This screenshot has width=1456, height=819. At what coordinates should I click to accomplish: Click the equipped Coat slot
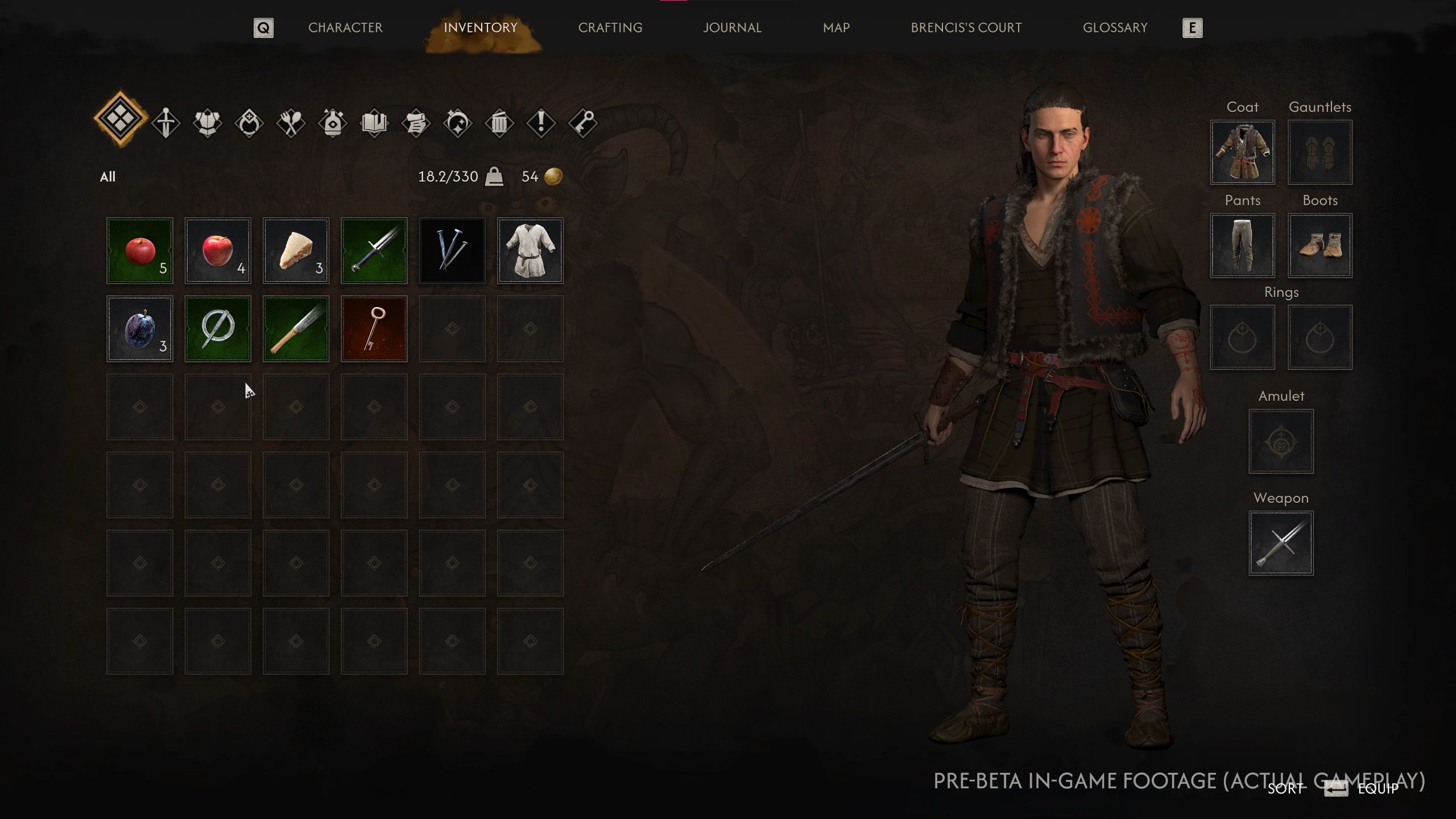coord(1242,152)
